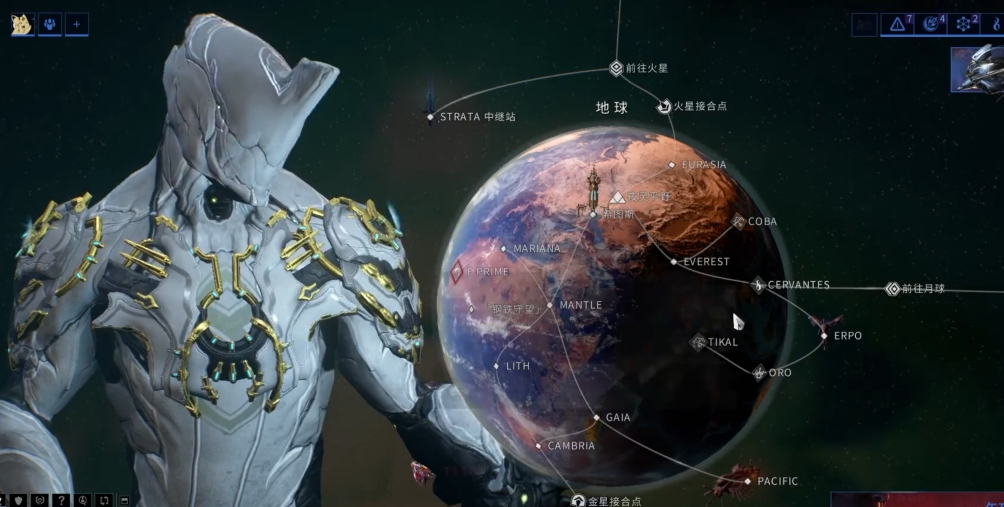Open the E PRIME mission node
Screen dimensions: 1004x507
point(457,271)
